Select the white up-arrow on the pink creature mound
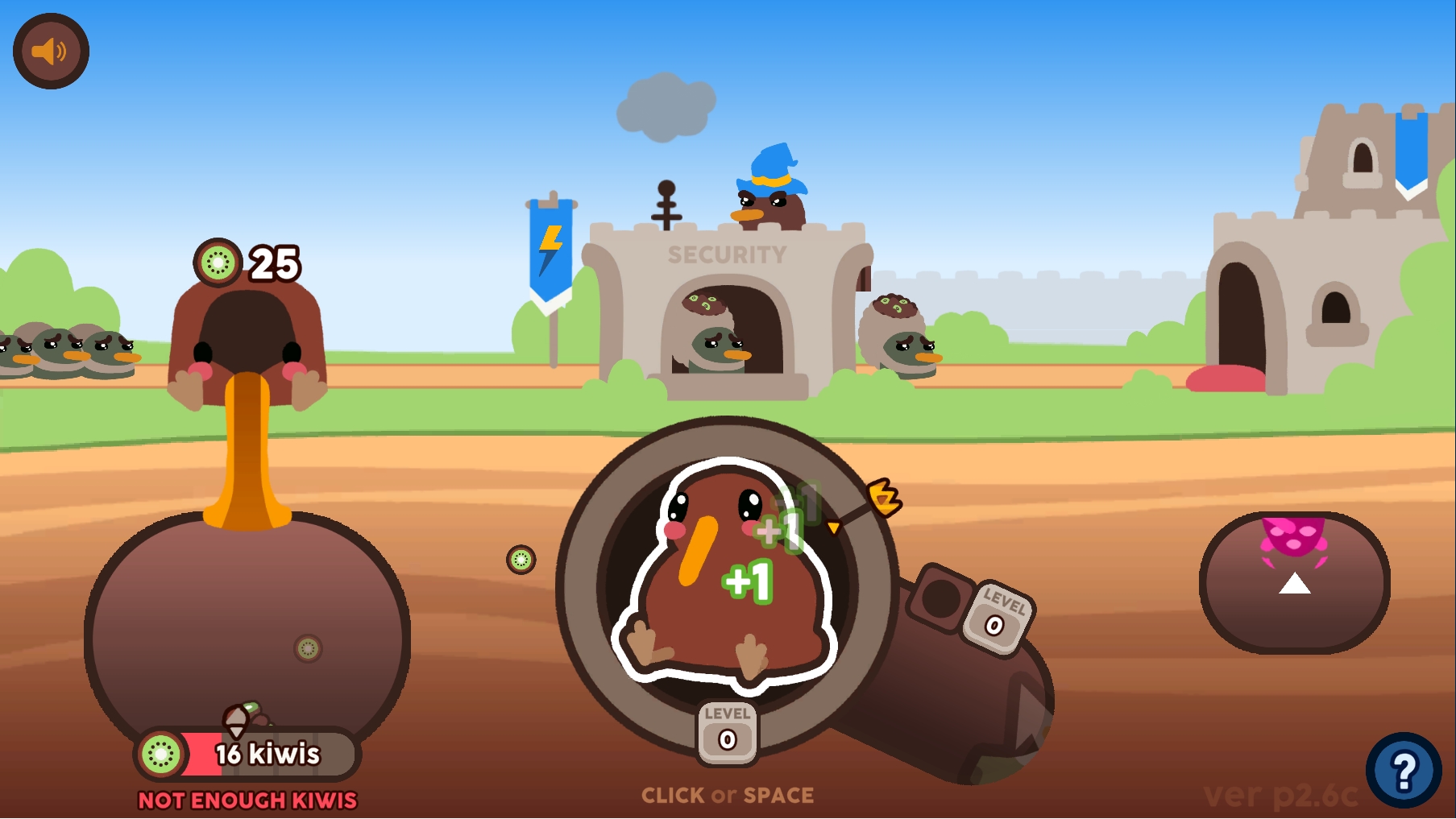Viewport: 1456px width, 819px height. 1294,583
